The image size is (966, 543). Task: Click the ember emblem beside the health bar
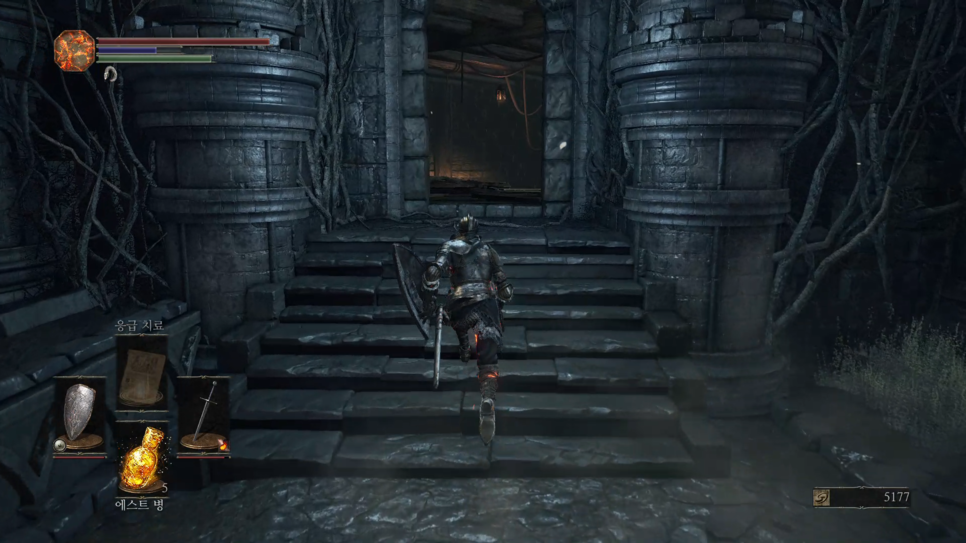tap(74, 50)
